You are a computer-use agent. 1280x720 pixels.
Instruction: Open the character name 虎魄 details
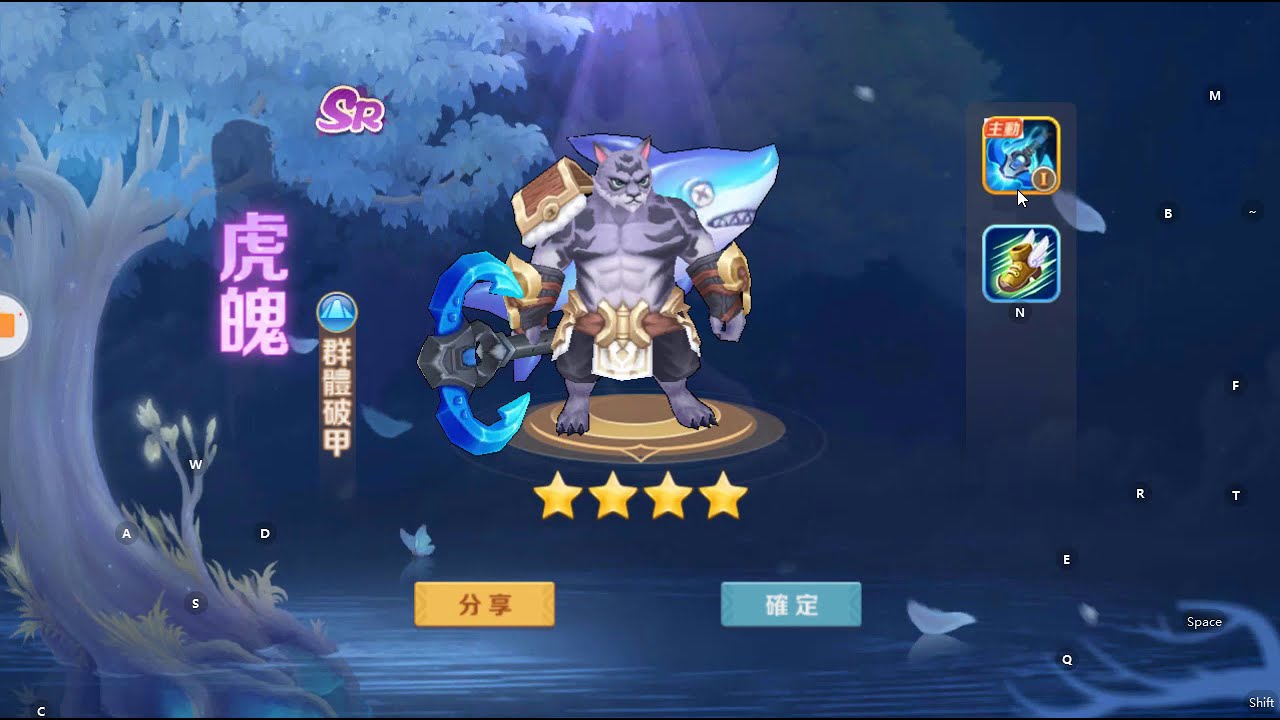point(256,283)
